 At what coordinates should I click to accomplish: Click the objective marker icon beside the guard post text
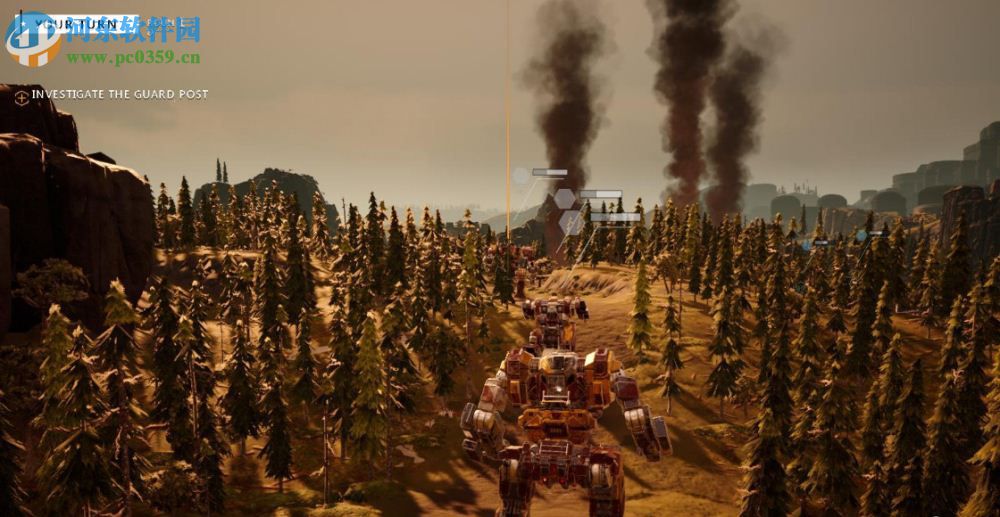point(21,96)
